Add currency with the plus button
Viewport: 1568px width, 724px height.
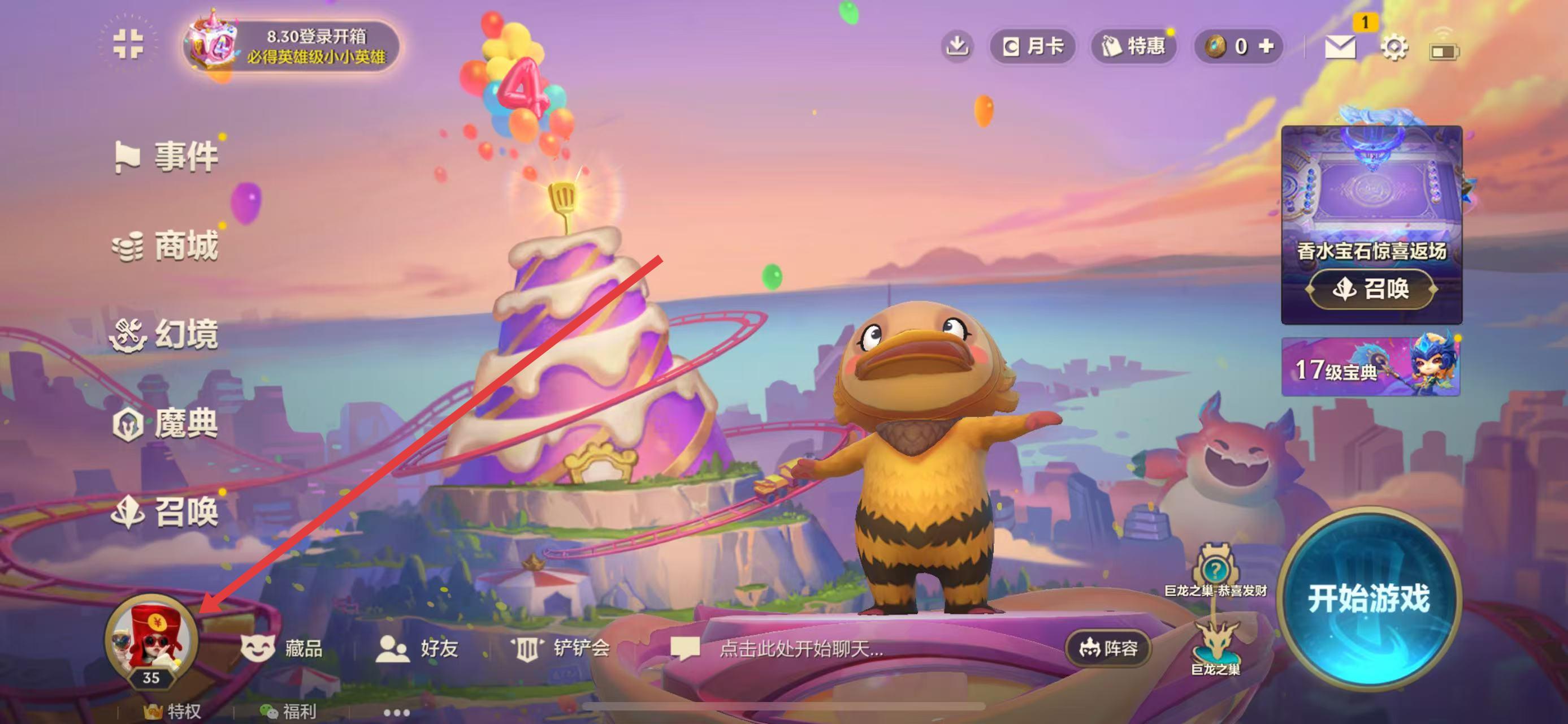[x=1266, y=46]
